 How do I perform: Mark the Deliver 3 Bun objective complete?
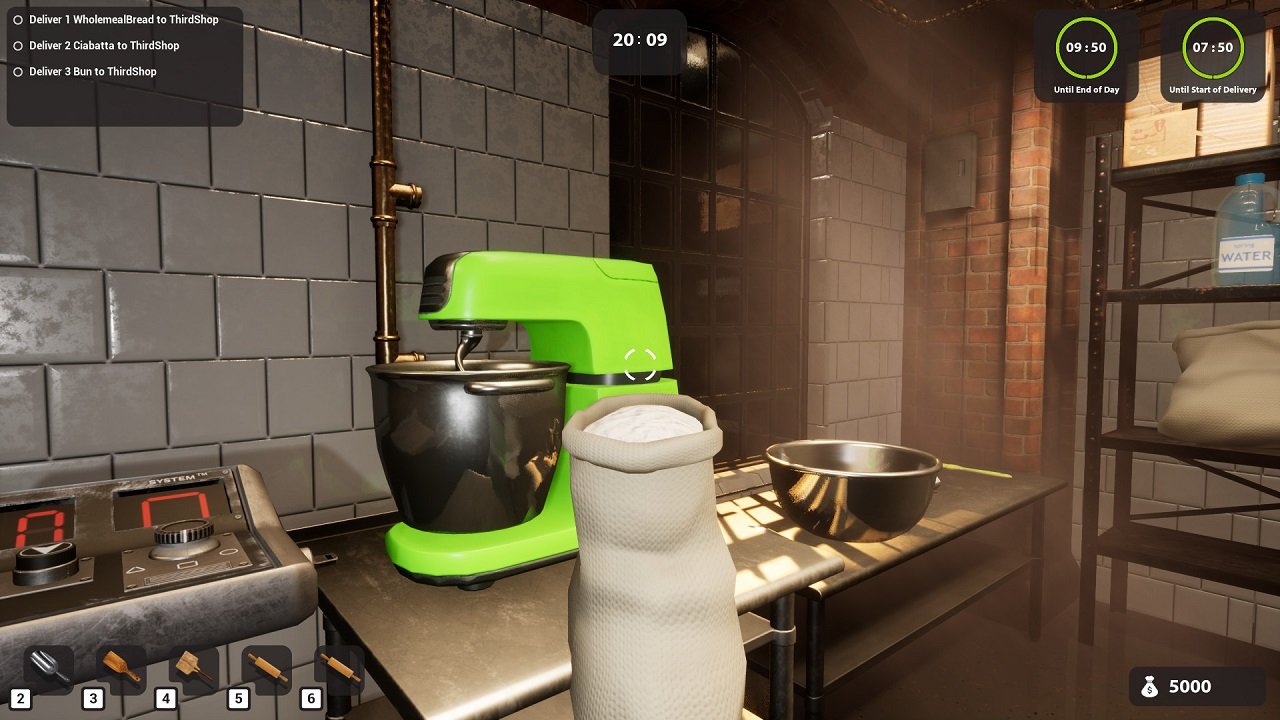click(17, 71)
